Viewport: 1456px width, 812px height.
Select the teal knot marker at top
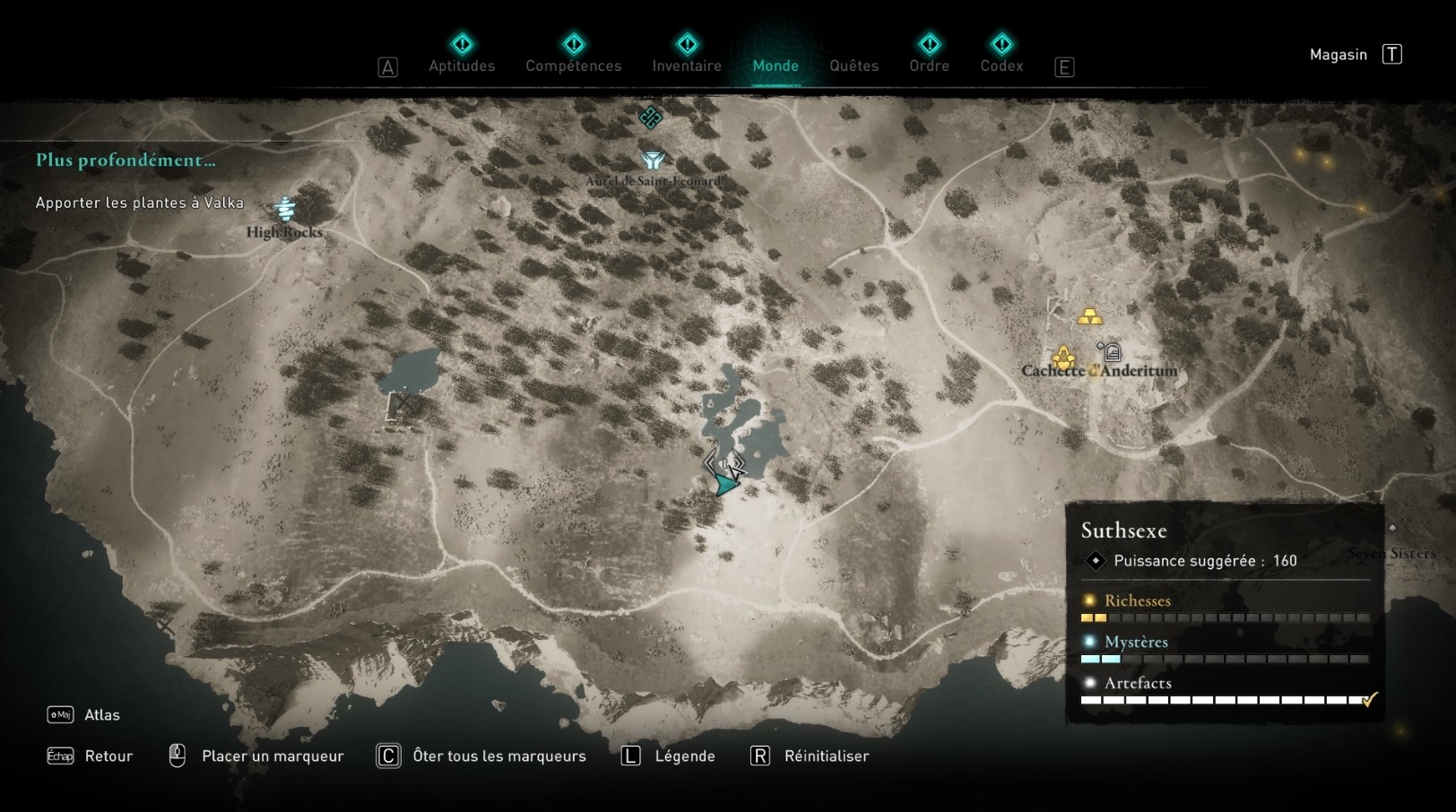[651, 117]
